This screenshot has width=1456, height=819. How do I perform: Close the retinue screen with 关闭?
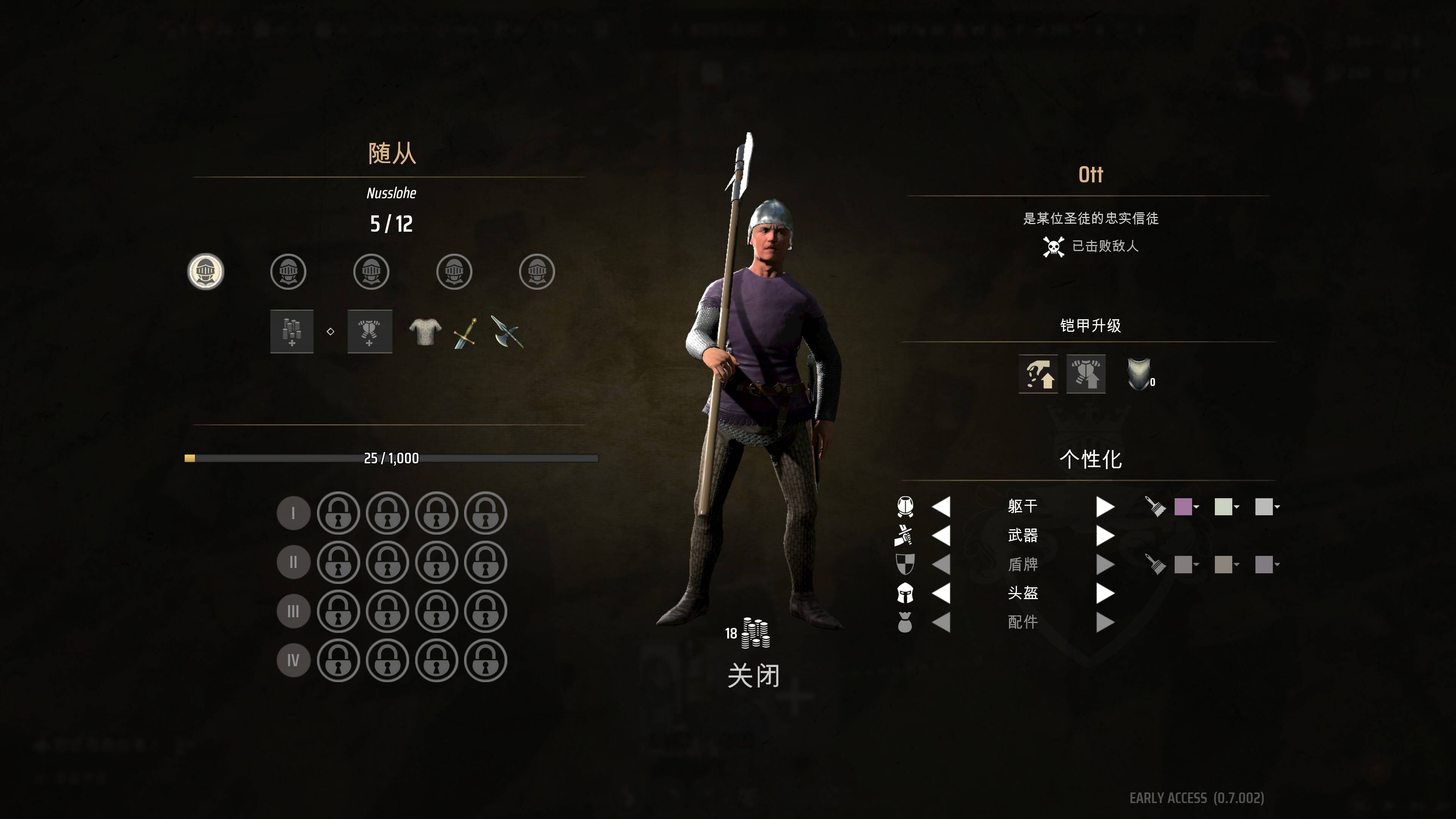click(753, 676)
